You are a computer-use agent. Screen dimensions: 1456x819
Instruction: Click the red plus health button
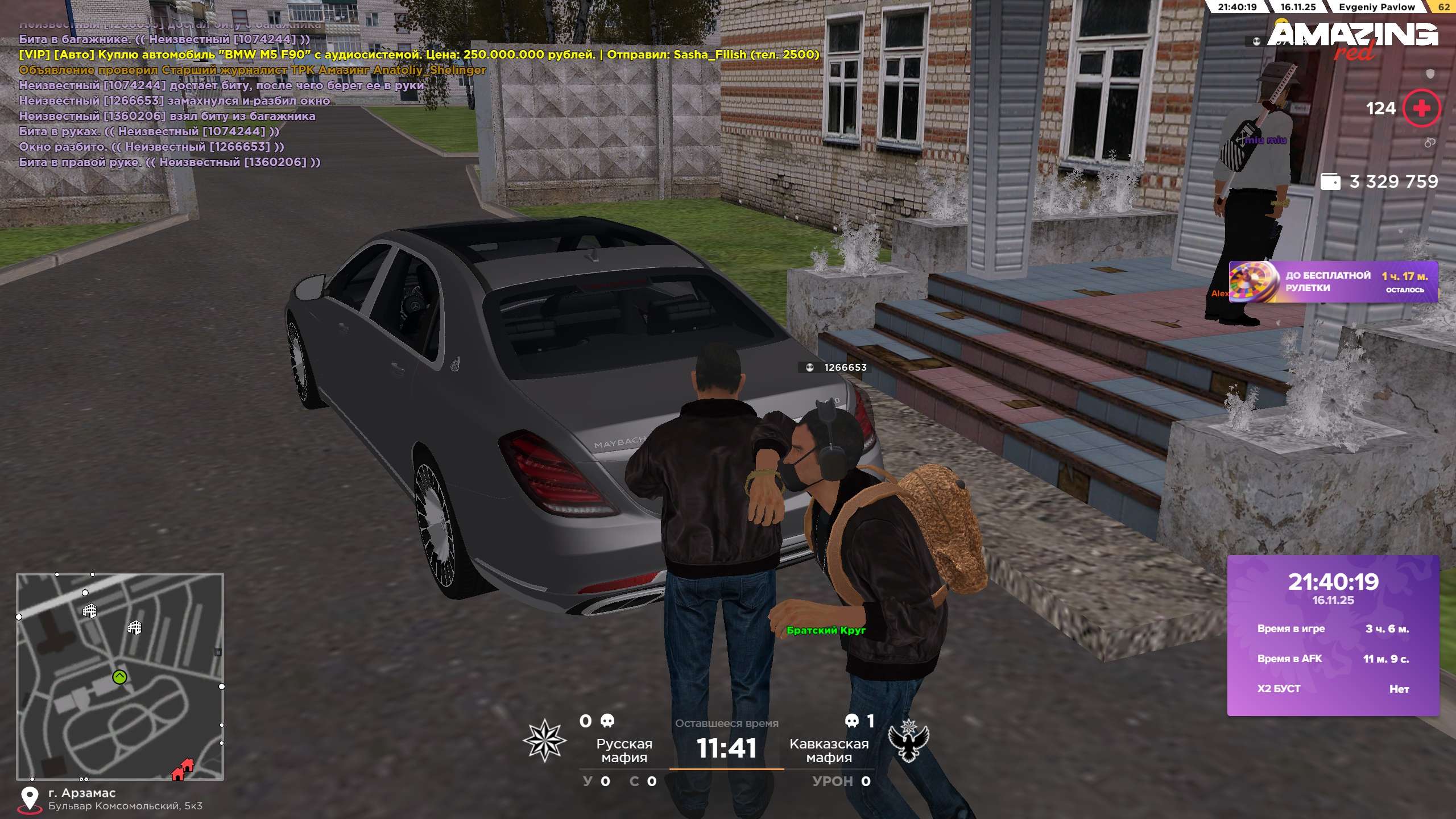tap(1421, 108)
